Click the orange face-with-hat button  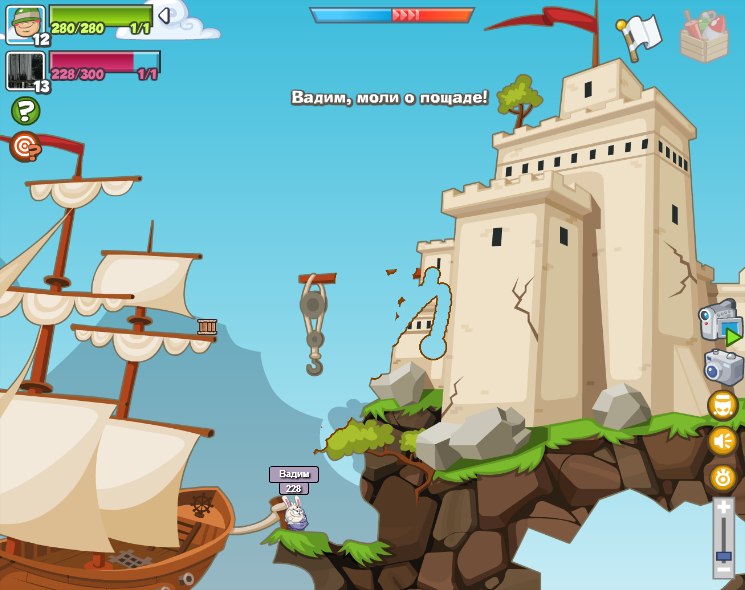(x=722, y=405)
